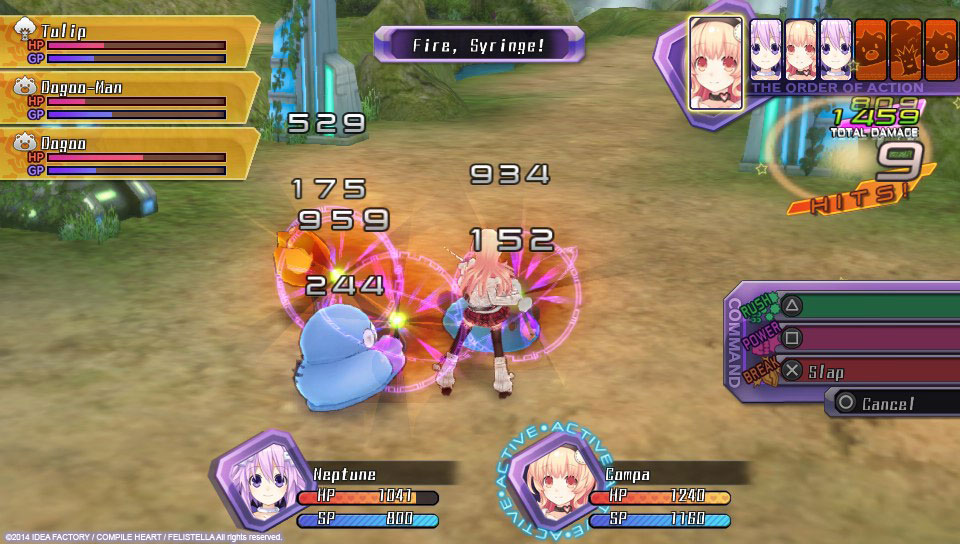Choose the green Rush attack command
The width and height of the screenshot is (960, 544).
[x=860, y=307]
